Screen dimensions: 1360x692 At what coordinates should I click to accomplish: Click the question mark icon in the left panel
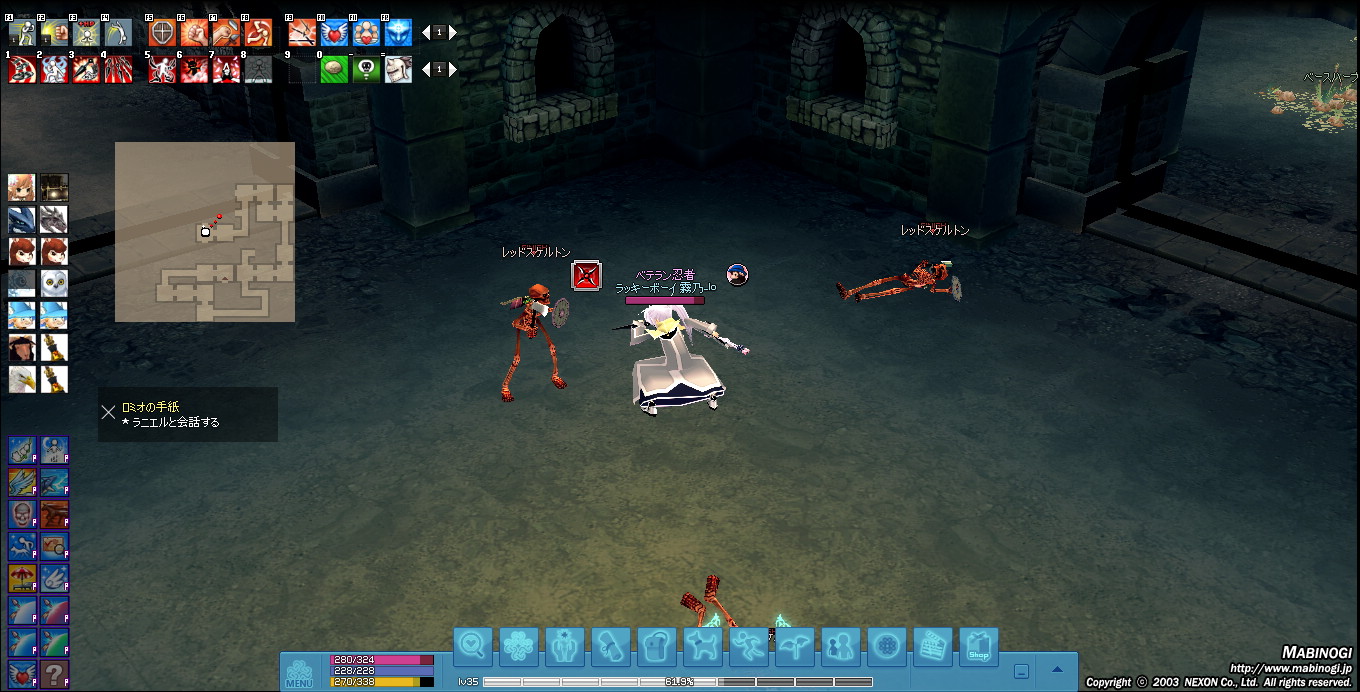click(54, 674)
